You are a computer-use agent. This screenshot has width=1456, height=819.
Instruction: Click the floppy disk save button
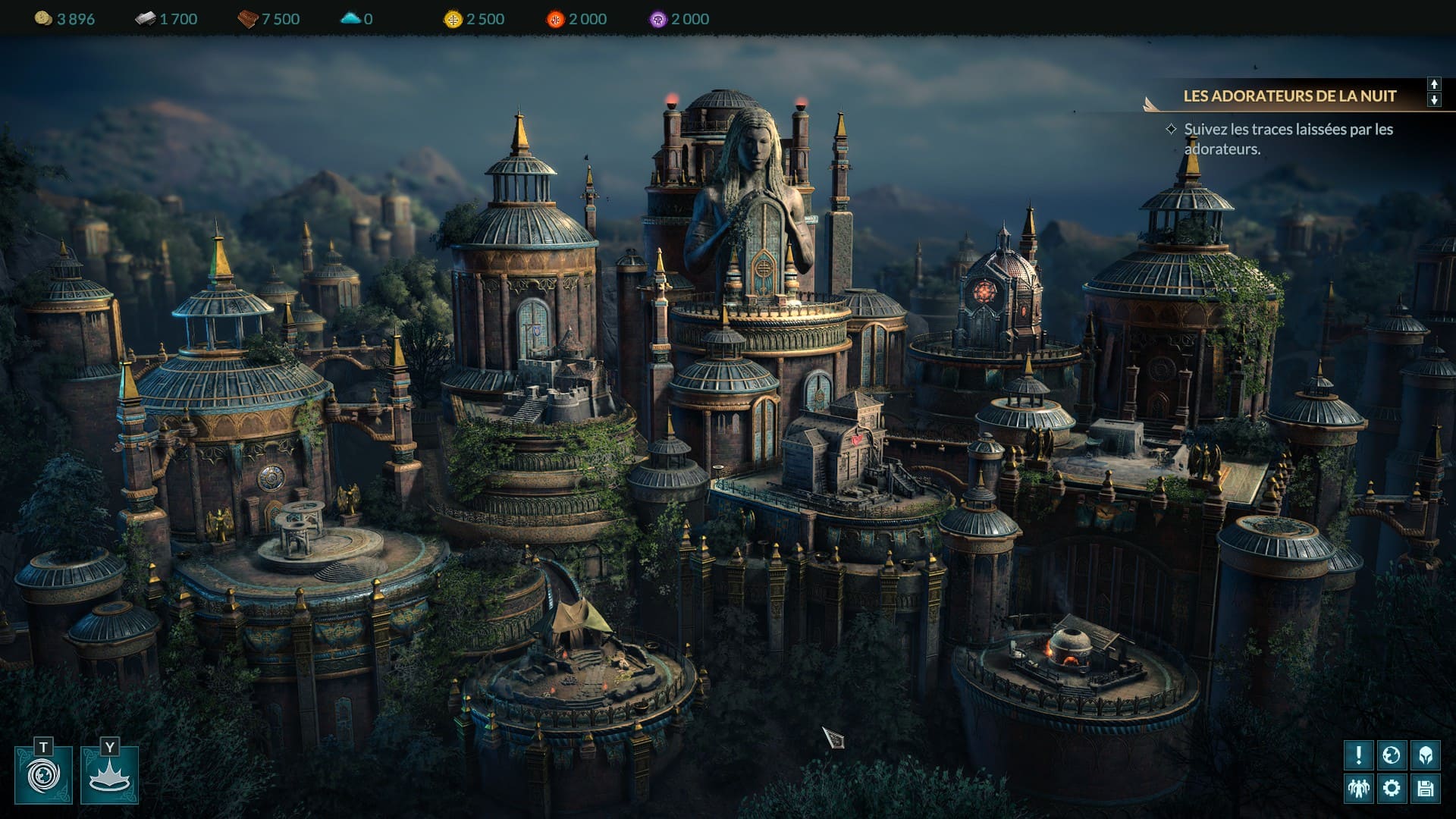[x=1425, y=788]
